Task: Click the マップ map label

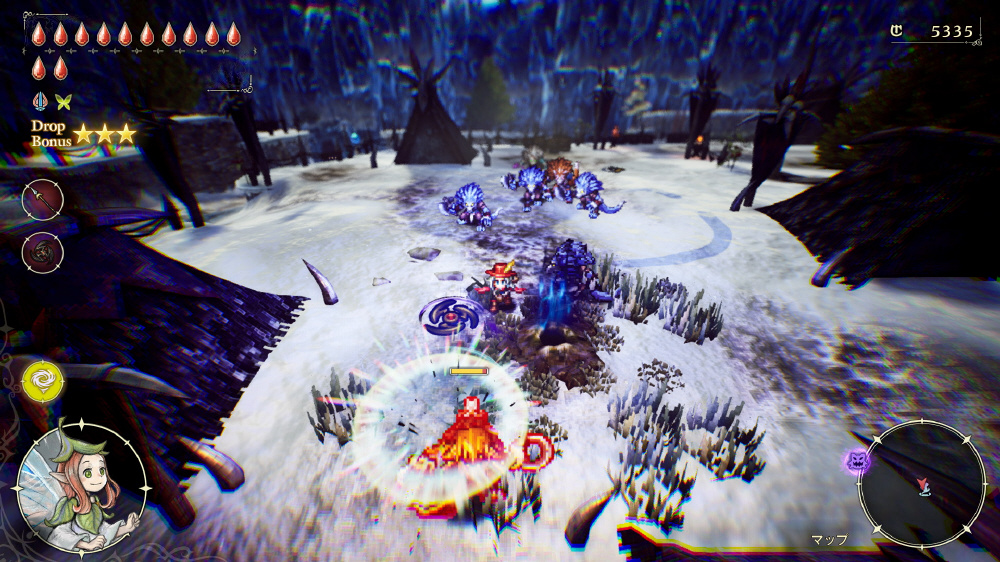Action: (829, 540)
